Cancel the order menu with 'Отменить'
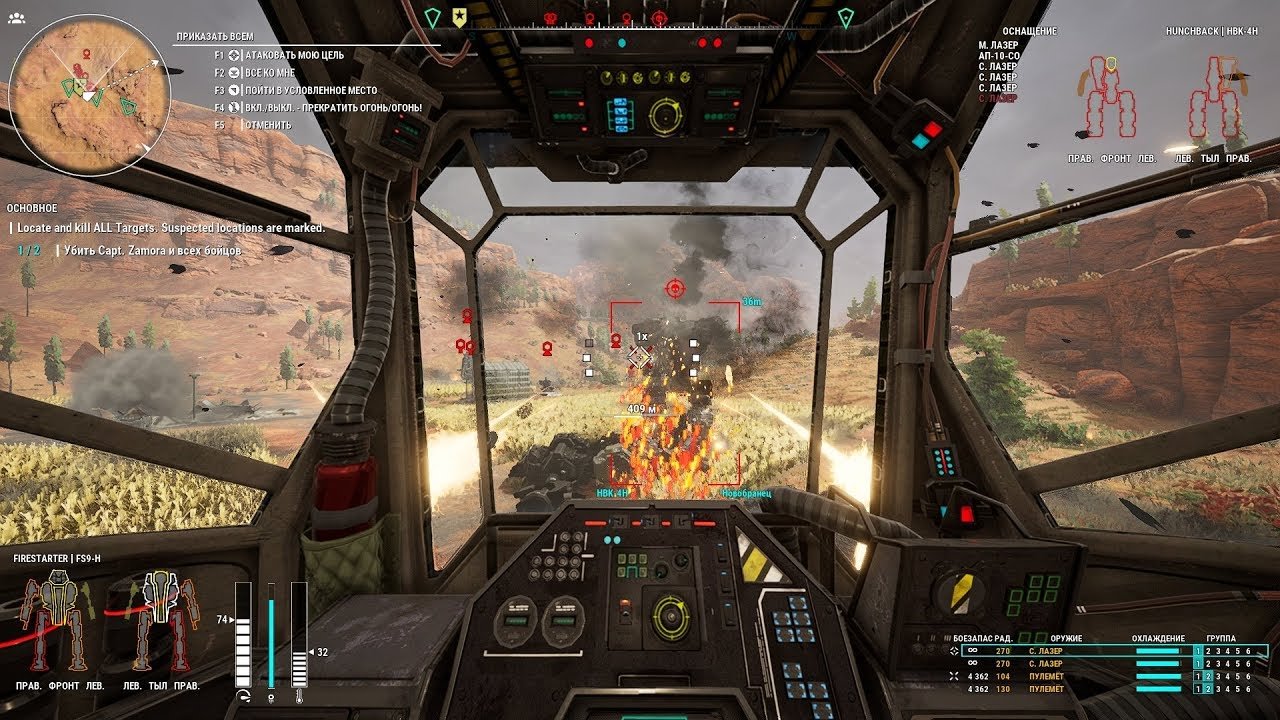The image size is (1280, 720). click(267, 125)
